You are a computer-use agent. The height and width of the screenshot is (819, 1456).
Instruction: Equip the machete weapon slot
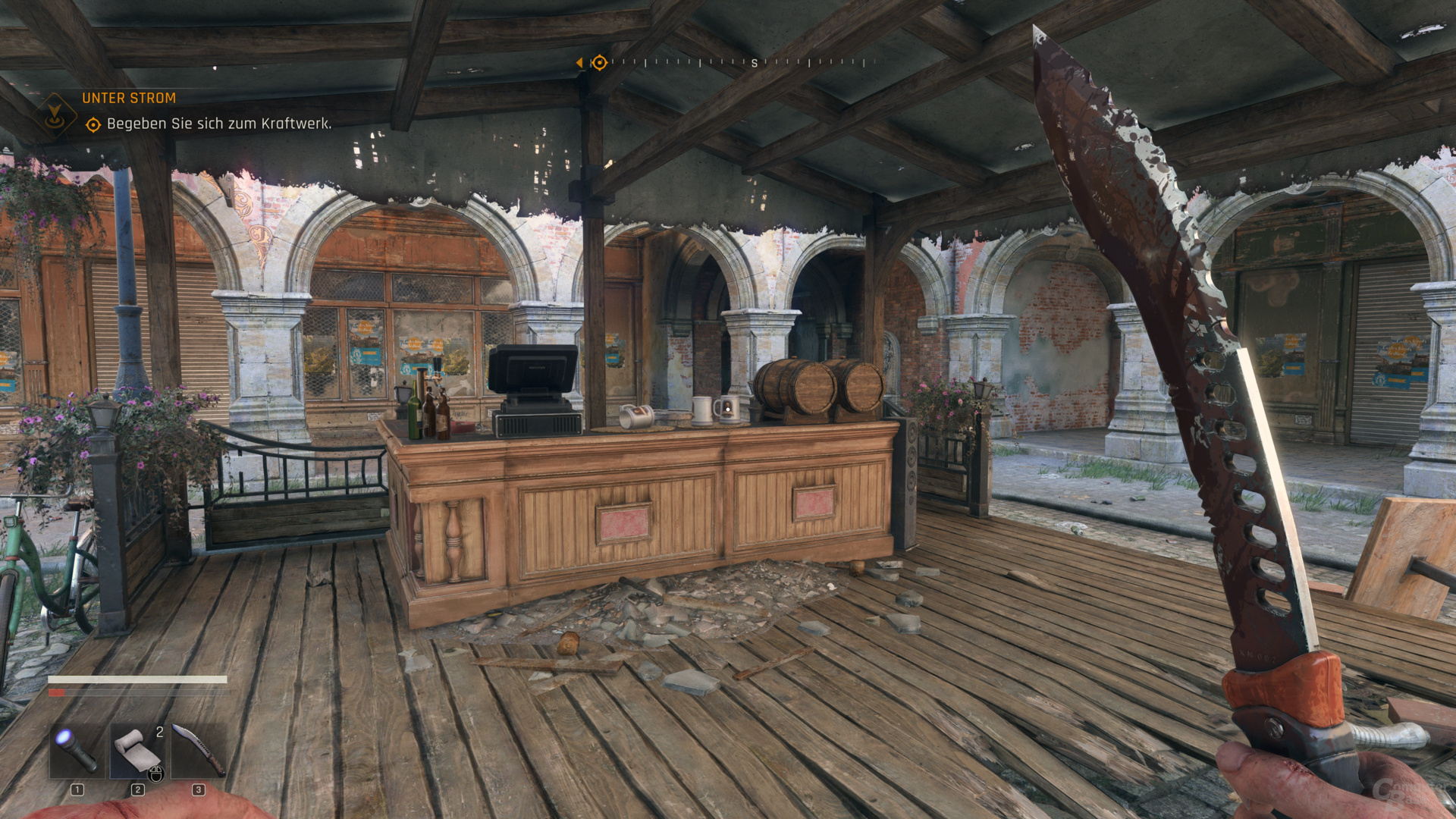(x=198, y=750)
